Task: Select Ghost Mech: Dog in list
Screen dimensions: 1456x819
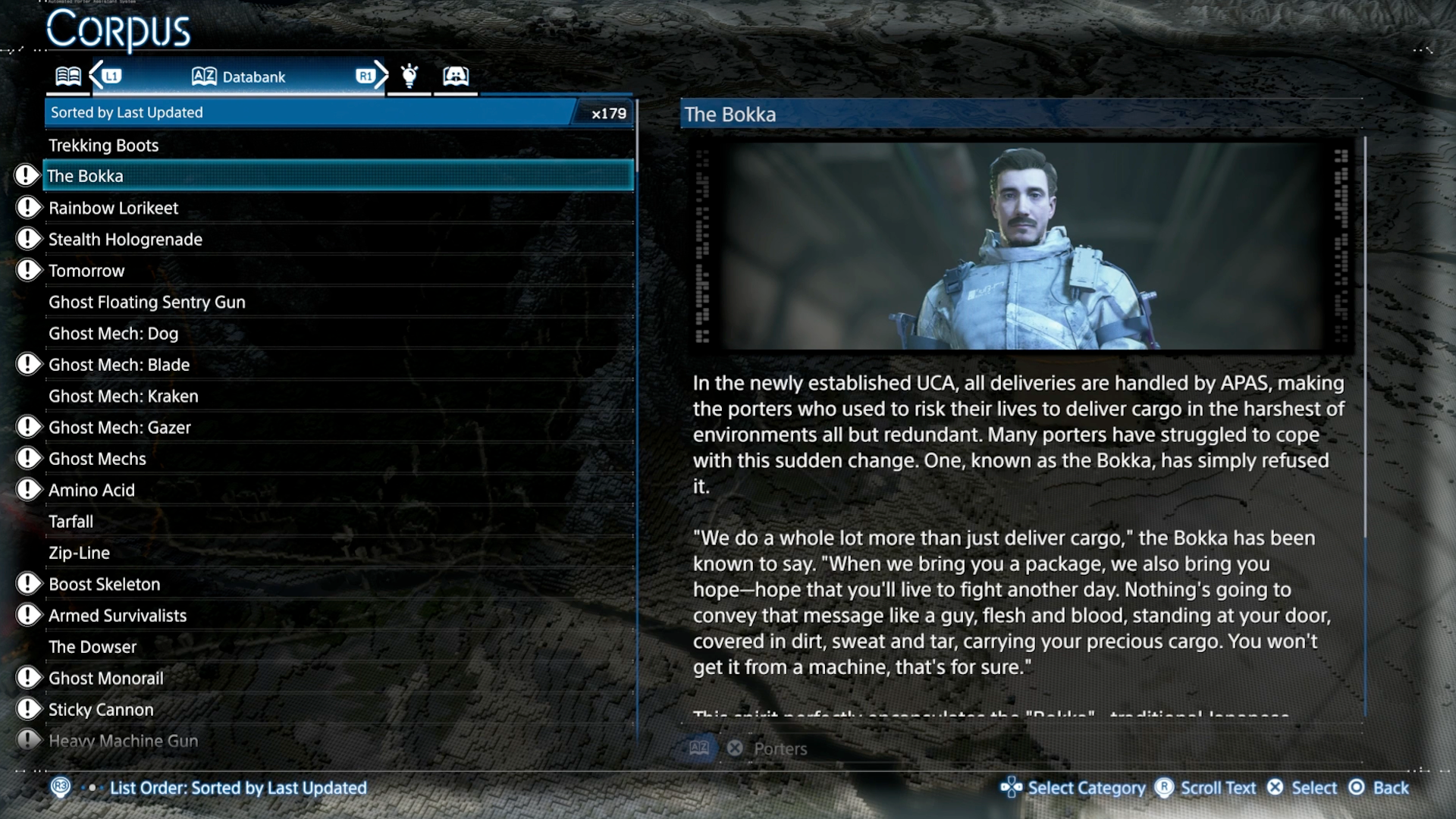Action: pos(114,334)
